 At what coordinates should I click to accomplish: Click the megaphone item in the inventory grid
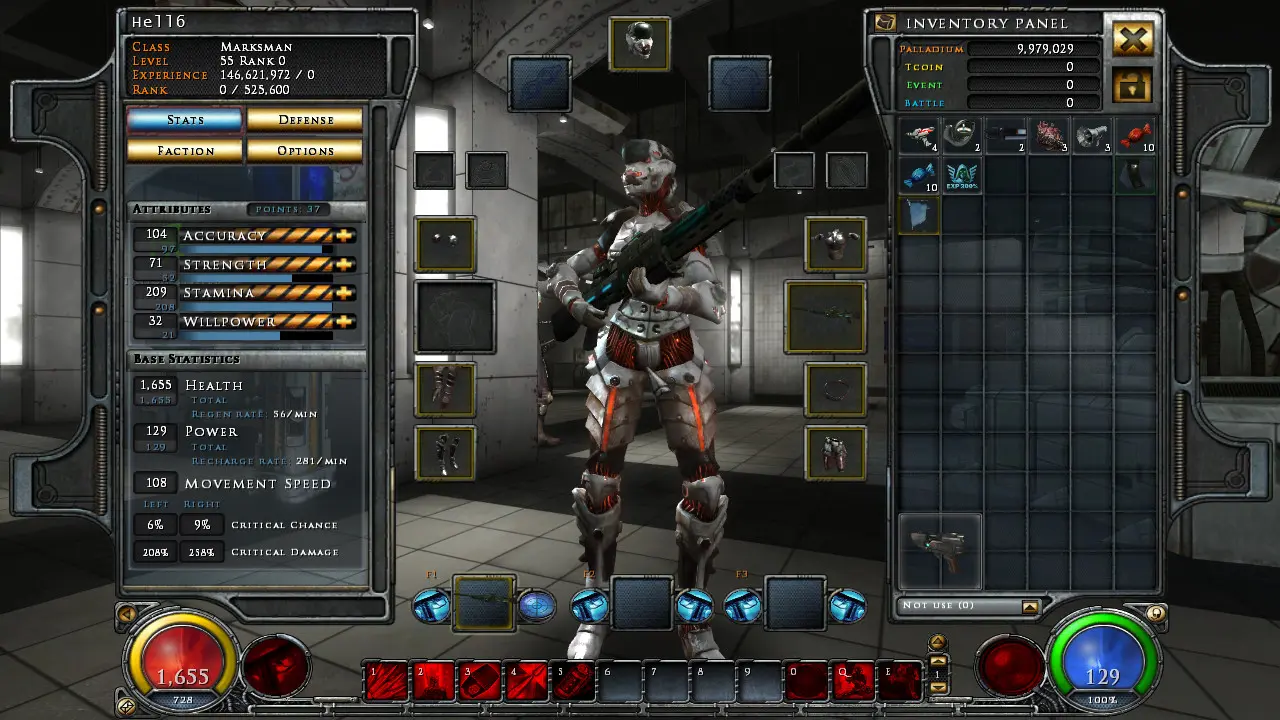tap(1094, 137)
